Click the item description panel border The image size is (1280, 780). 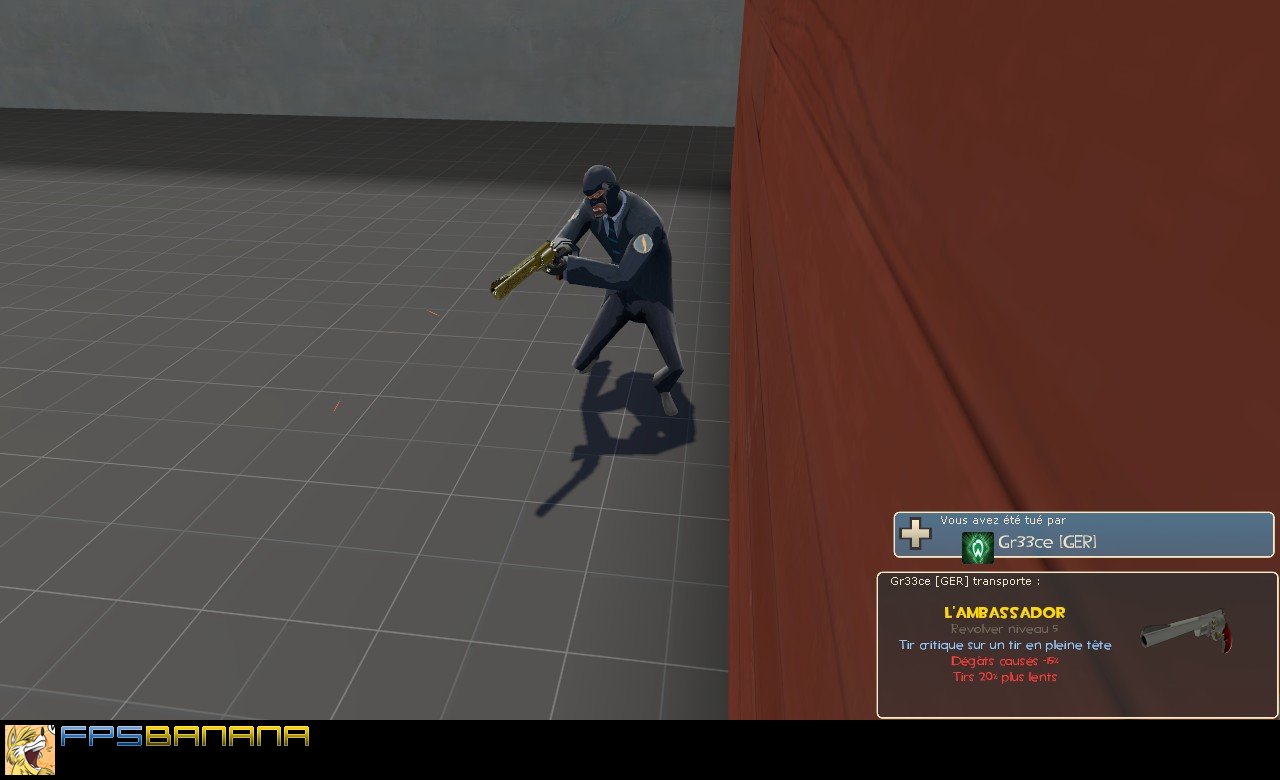[880, 640]
